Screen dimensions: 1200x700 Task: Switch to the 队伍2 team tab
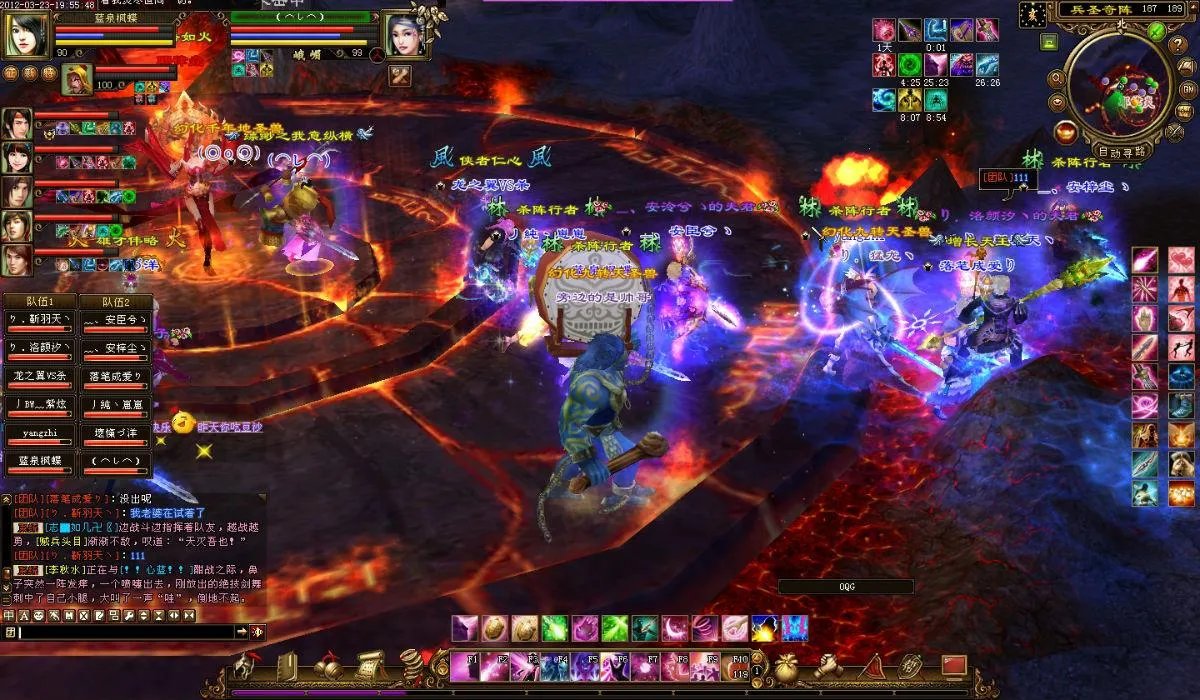[x=113, y=302]
